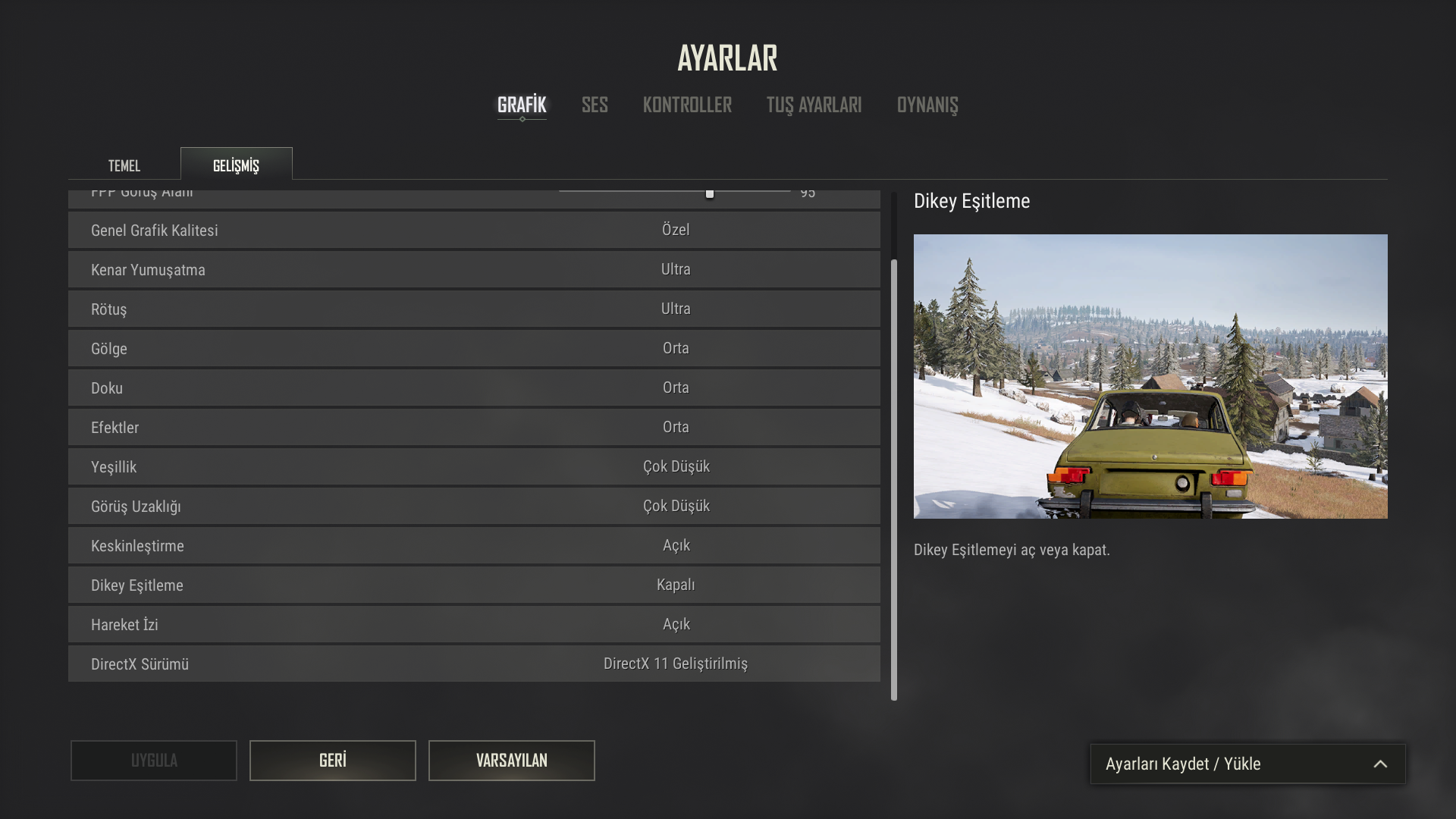Change the Genel Grafik Kalitesi setting
Image resolution: width=1456 pixels, height=819 pixels.
point(675,230)
